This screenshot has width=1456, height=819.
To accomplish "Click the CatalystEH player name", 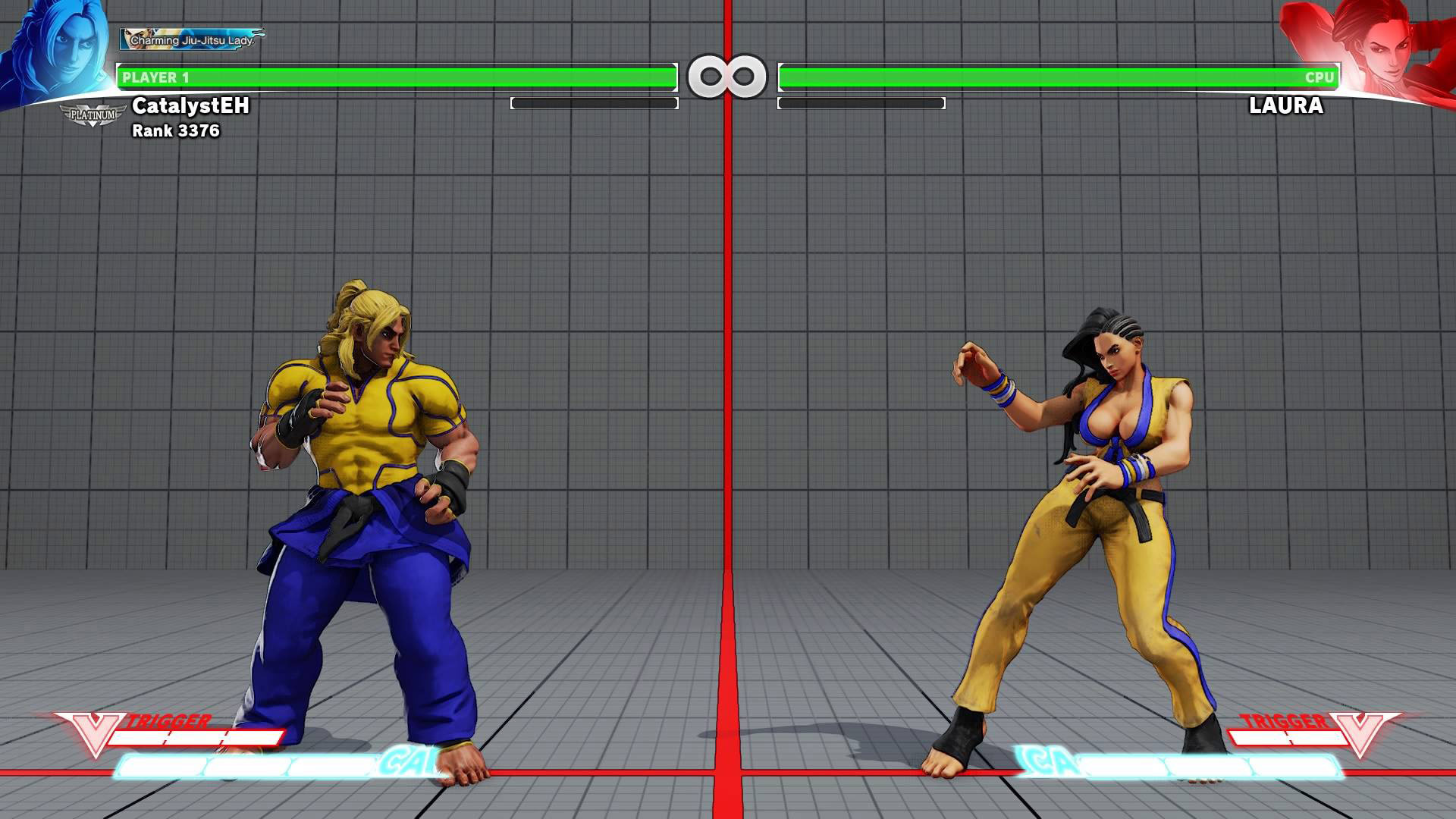I will point(192,107).
